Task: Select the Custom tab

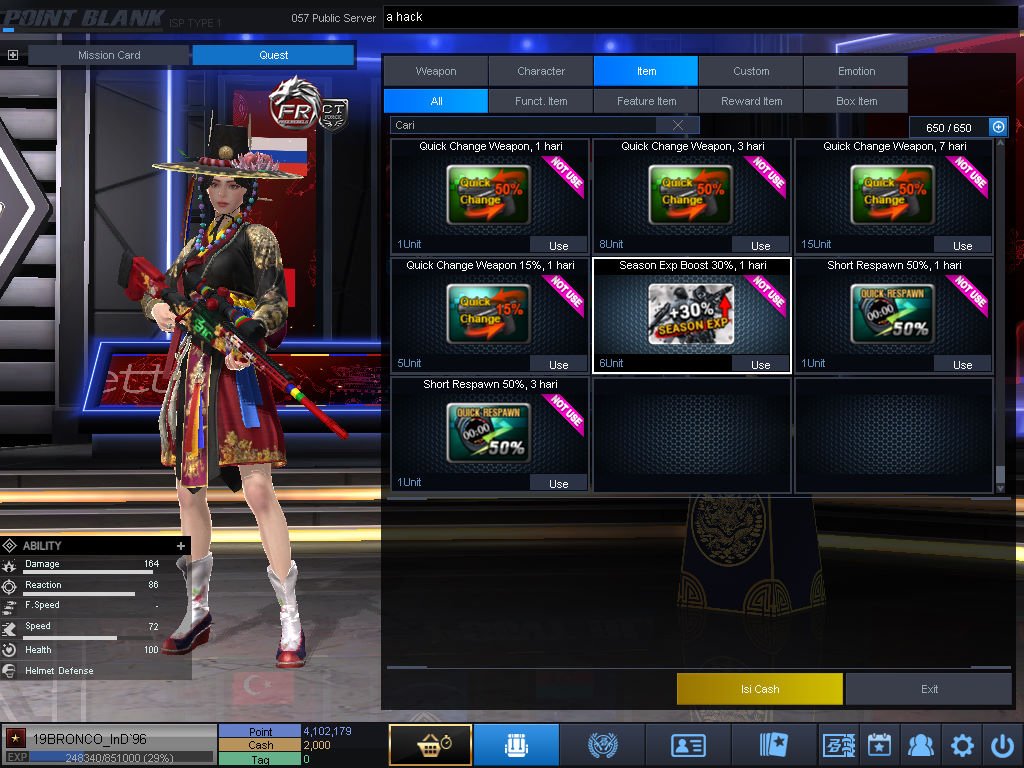Action: [751, 71]
